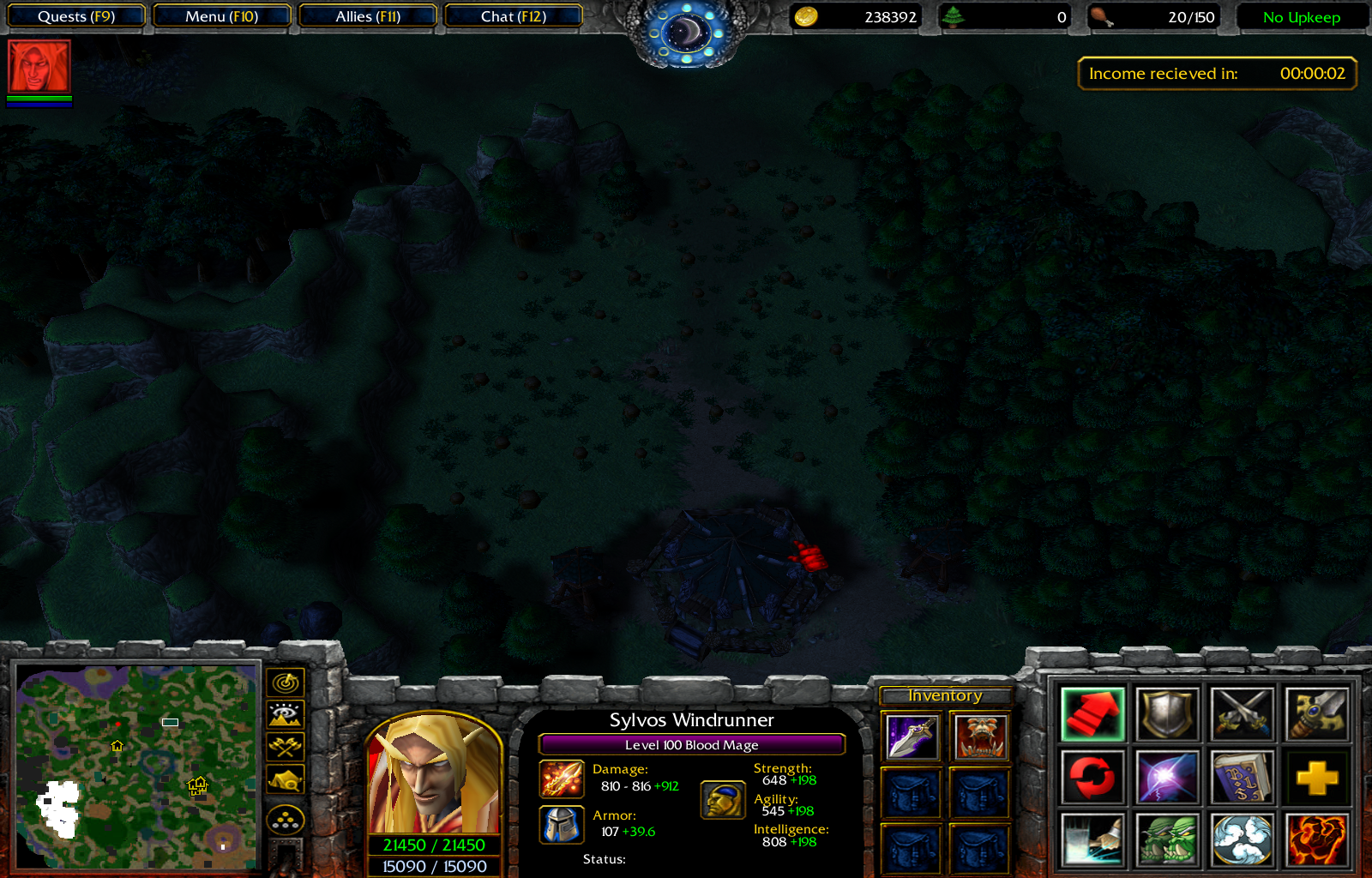Screen dimensions: 1372x878
Task: Toggle creep camps on the minimap
Action: 286,779
